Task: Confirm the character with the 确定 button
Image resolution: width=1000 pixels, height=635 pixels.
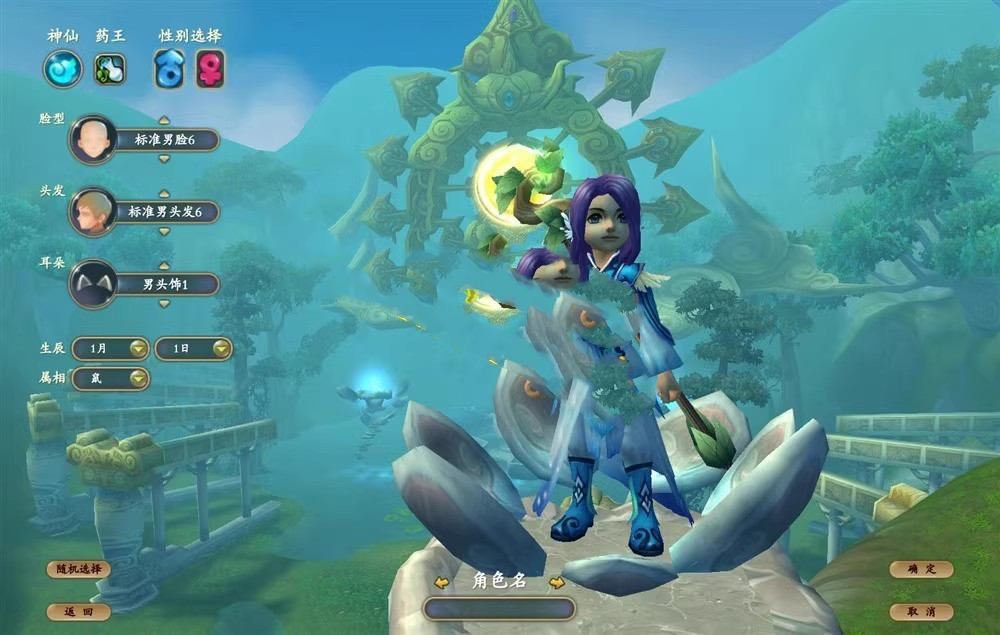Action: click(921, 569)
